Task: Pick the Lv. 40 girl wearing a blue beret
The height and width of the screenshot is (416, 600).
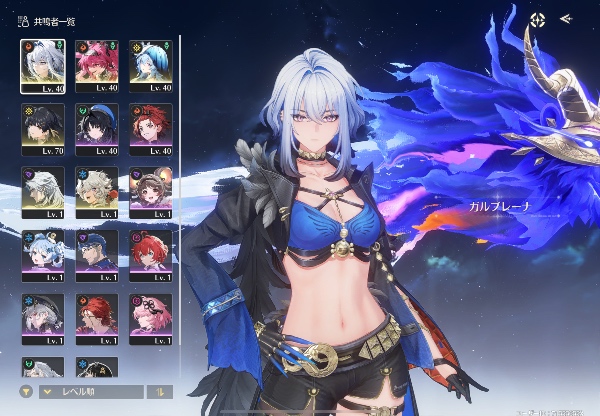Action: [x=97, y=125]
